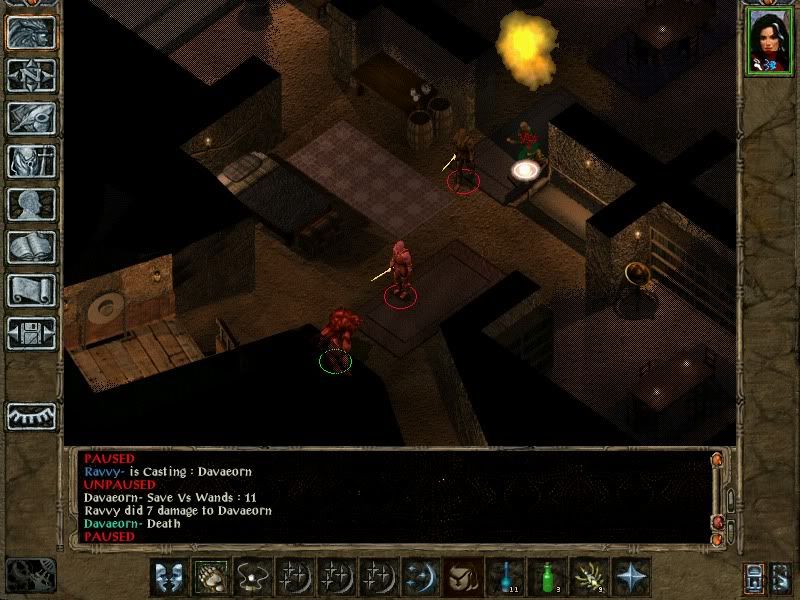This screenshot has height=600, width=800.
Task: Open the mage spellbook
Action: tap(31, 247)
